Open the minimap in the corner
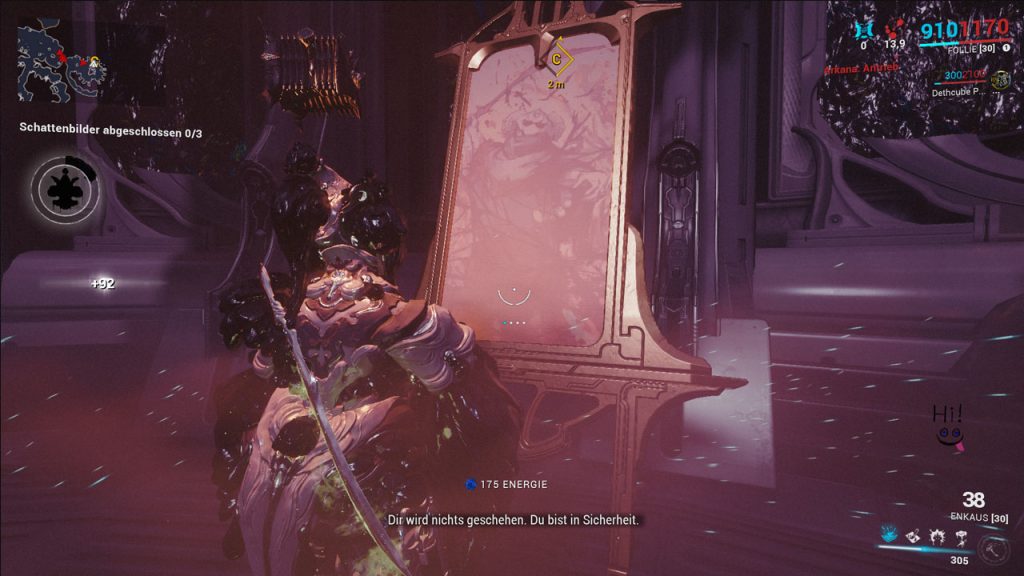This screenshot has width=1024, height=576. pos(58,60)
